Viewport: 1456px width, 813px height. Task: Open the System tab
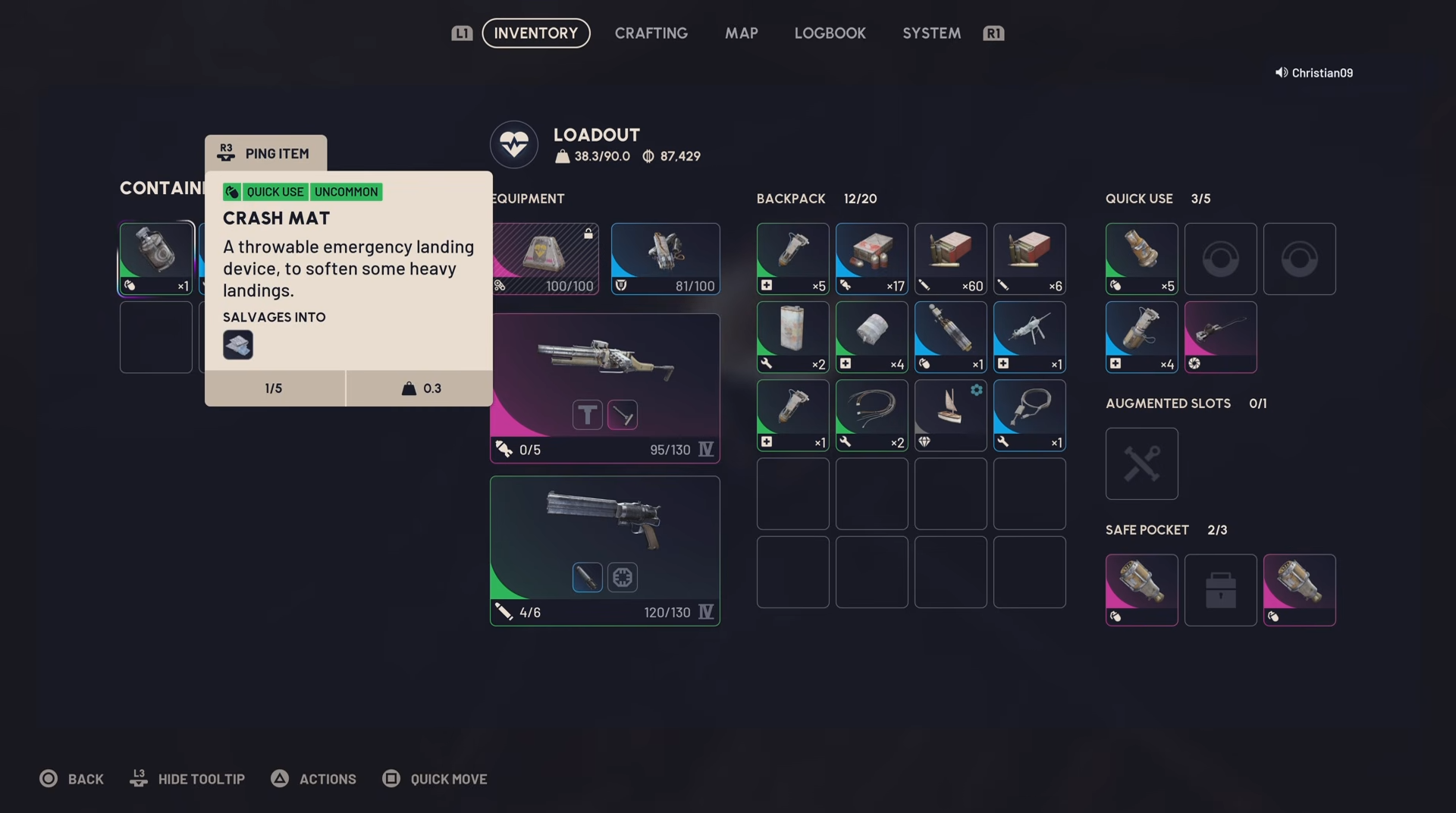coord(931,33)
